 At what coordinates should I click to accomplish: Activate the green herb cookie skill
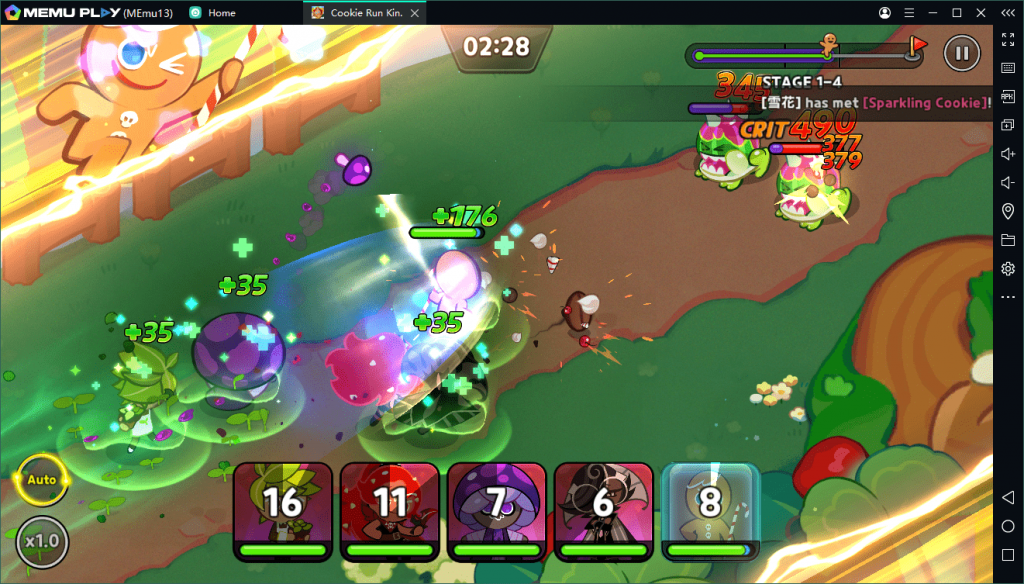tap(282, 509)
